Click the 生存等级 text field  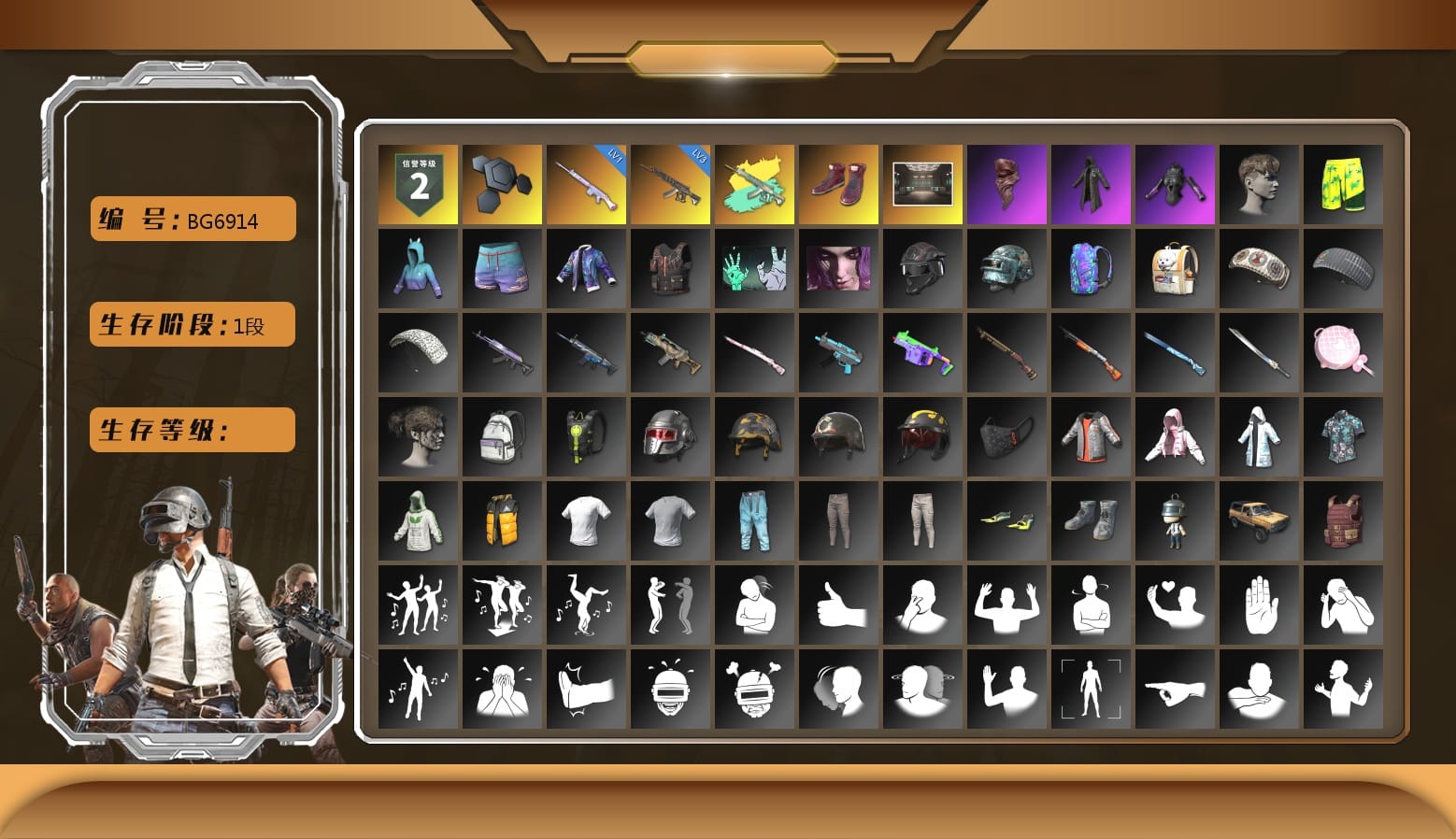(191, 430)
